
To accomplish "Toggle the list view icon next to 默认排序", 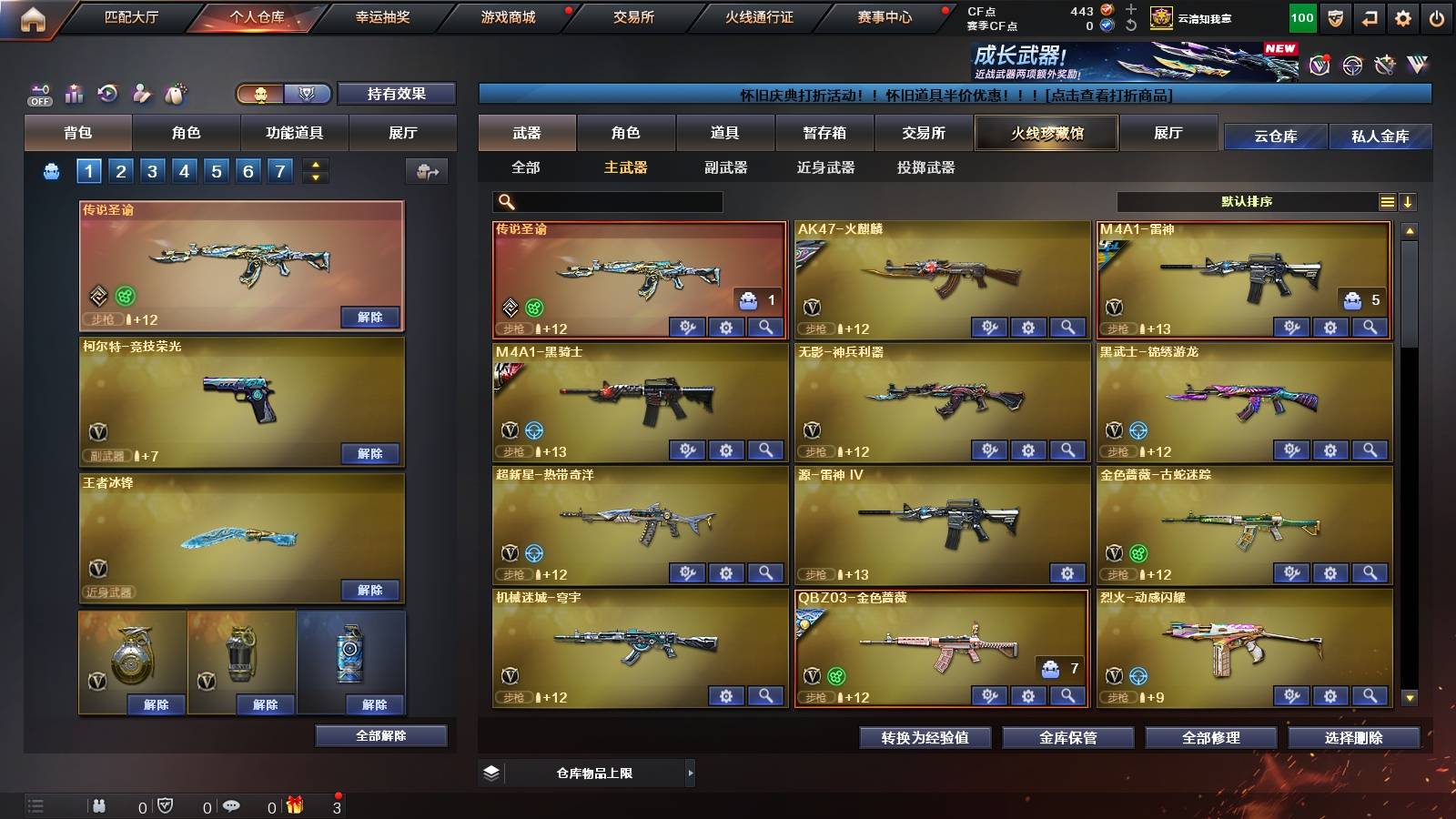I will tap(1387, 201).
